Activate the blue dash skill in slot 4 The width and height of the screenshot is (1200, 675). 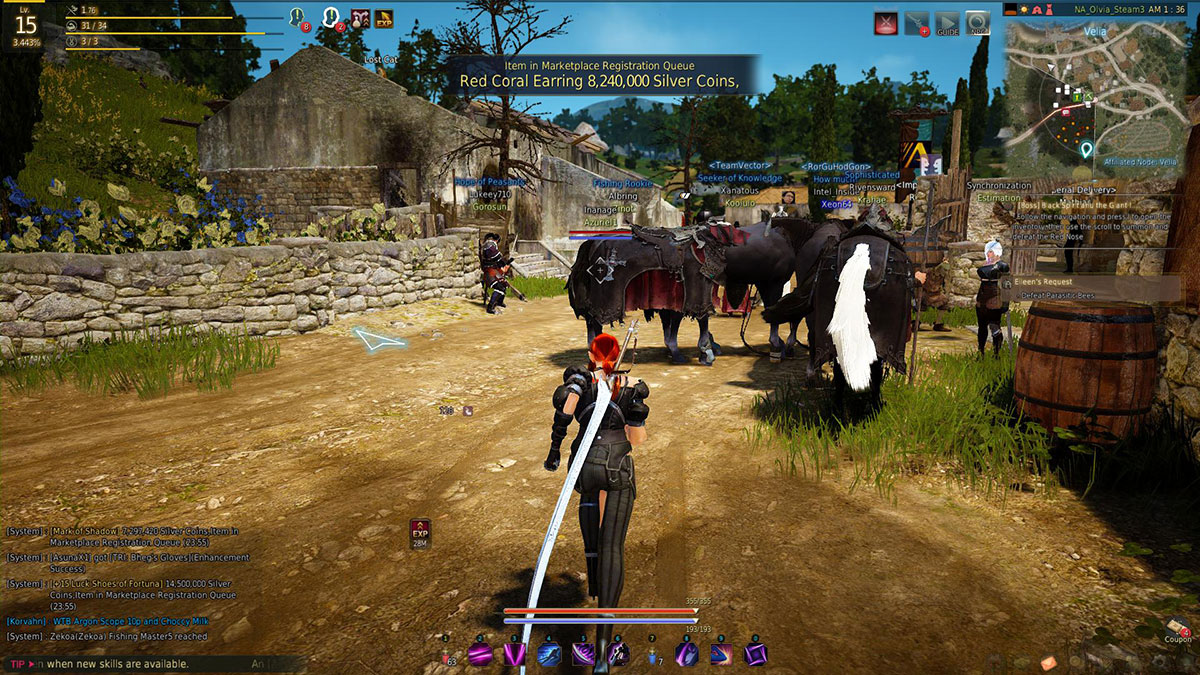(549, 655)
